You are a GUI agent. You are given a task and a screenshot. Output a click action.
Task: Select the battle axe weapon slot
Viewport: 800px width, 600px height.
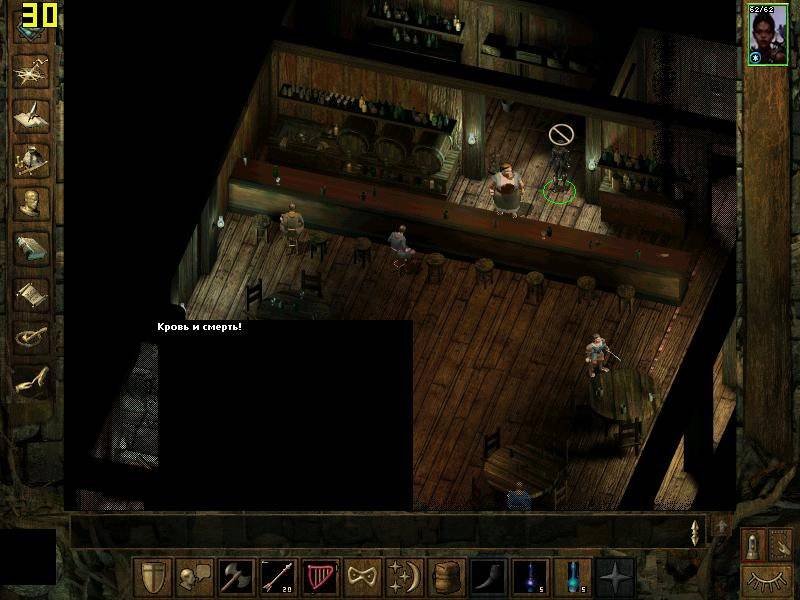point(236,577)
